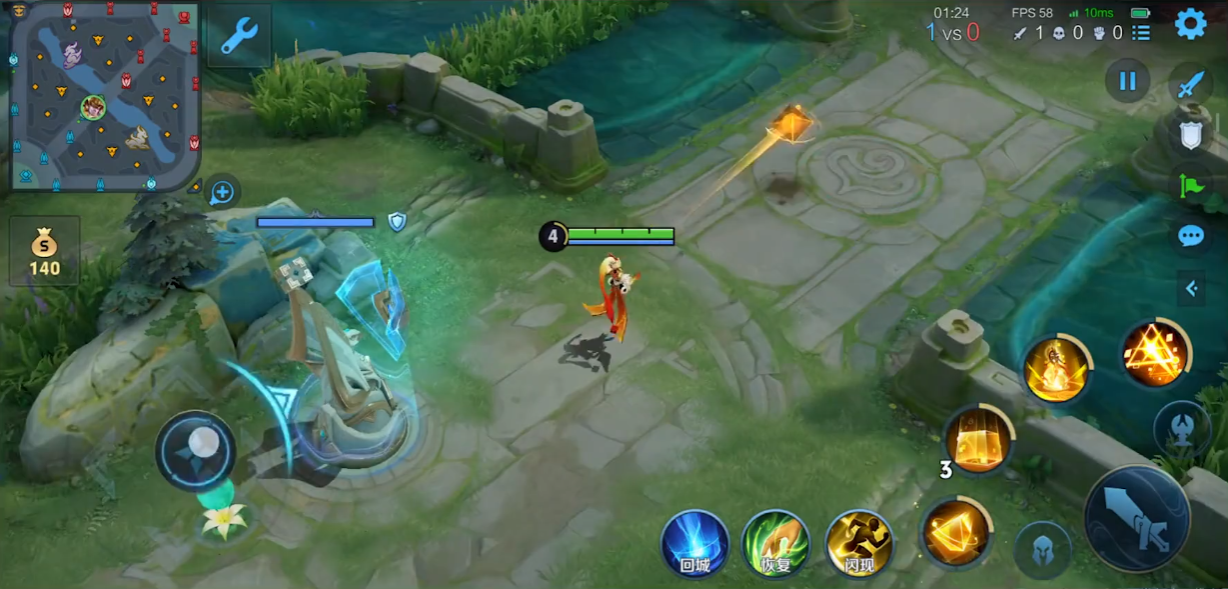
Task: Send the green flag gather signal
Action: [1190, 185]
